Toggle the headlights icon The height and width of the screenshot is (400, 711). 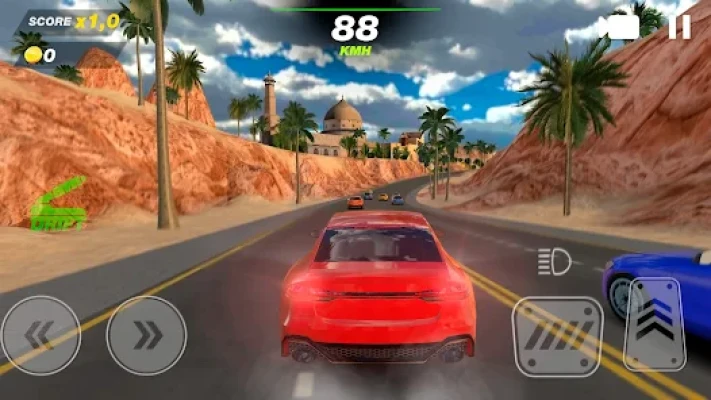[554, 262]
